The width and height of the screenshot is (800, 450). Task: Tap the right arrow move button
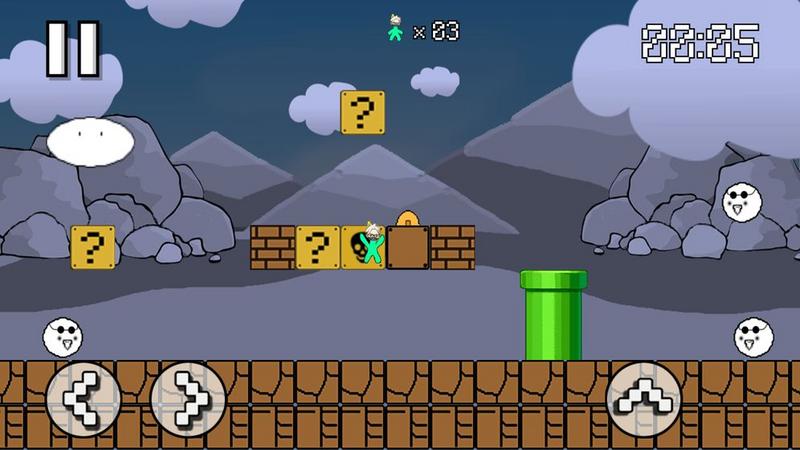tap(187, 398)
